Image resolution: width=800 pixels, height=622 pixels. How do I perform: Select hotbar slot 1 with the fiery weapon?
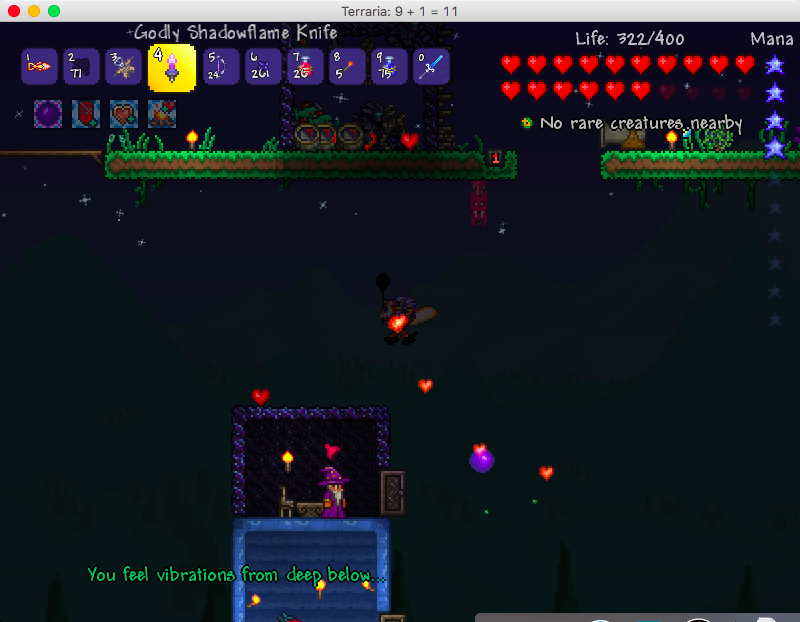pyautogui.click(x=38, y=67)
